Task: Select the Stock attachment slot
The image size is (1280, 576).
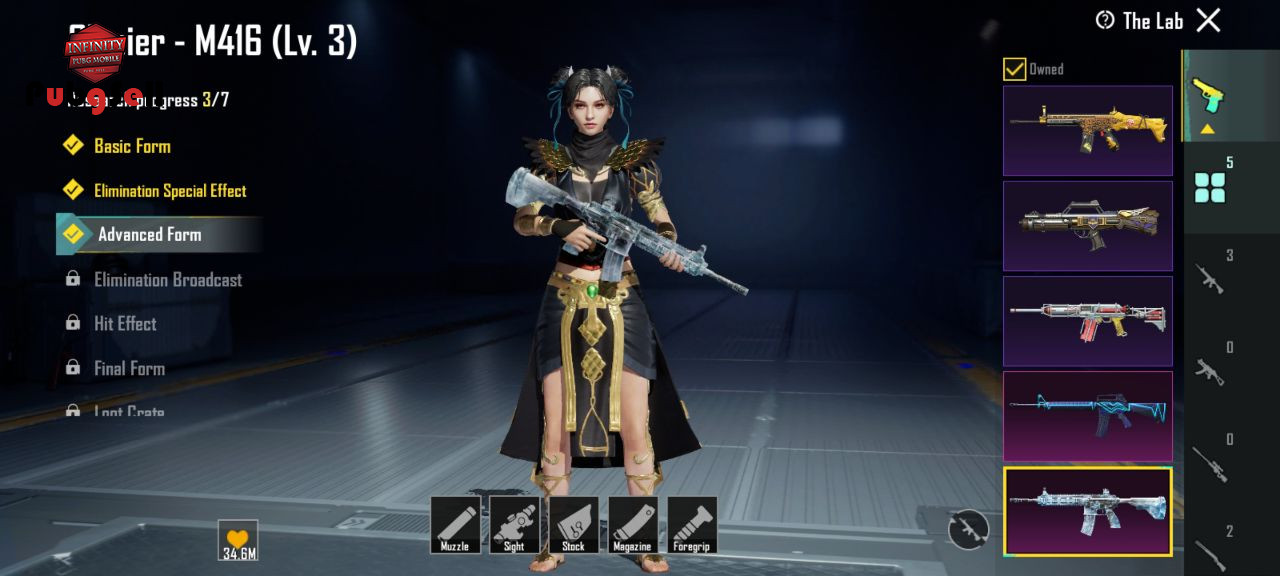Action: (x=573, y=525)
